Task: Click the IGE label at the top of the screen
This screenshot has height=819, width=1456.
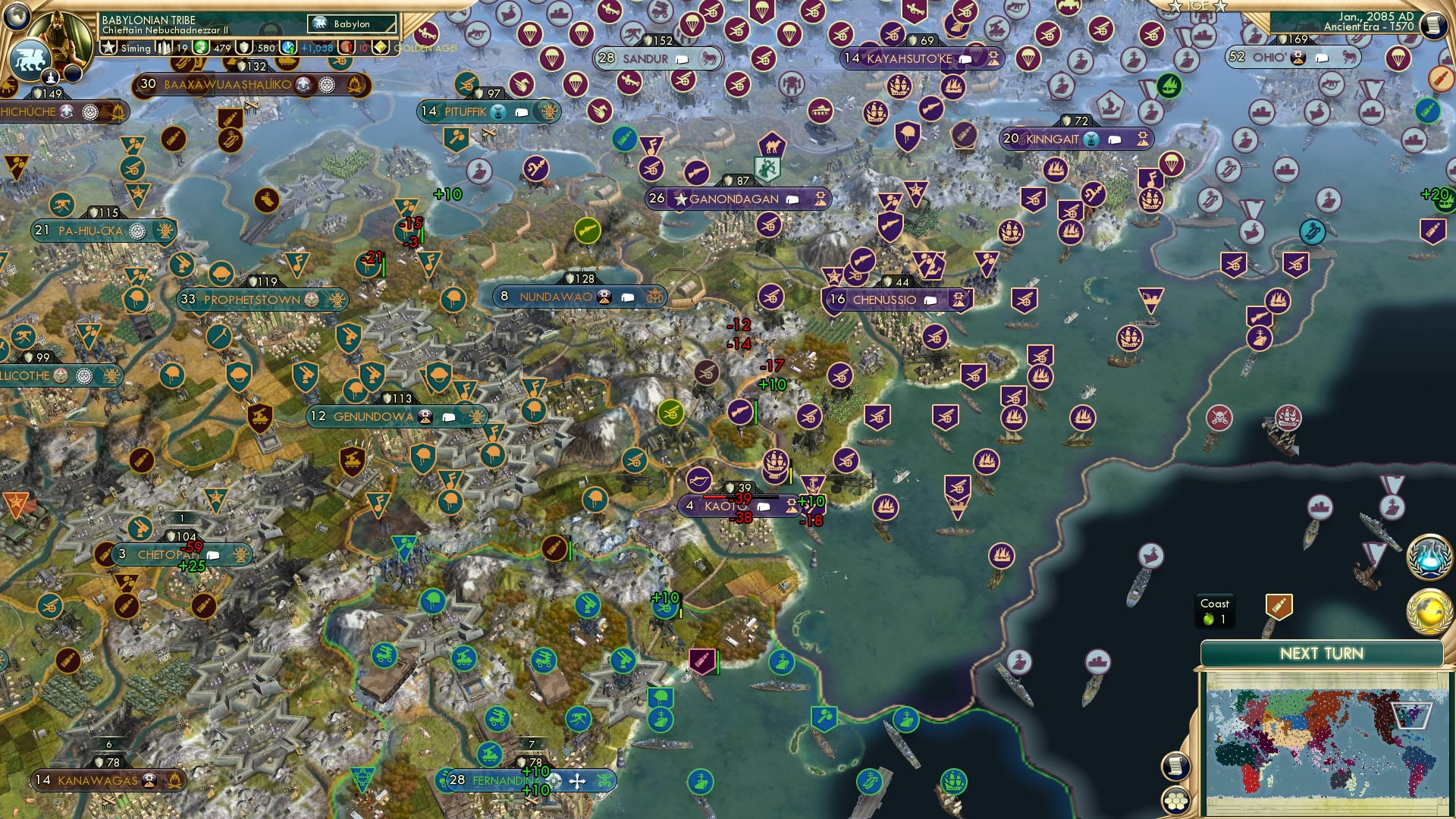Action: point(1200,7)
